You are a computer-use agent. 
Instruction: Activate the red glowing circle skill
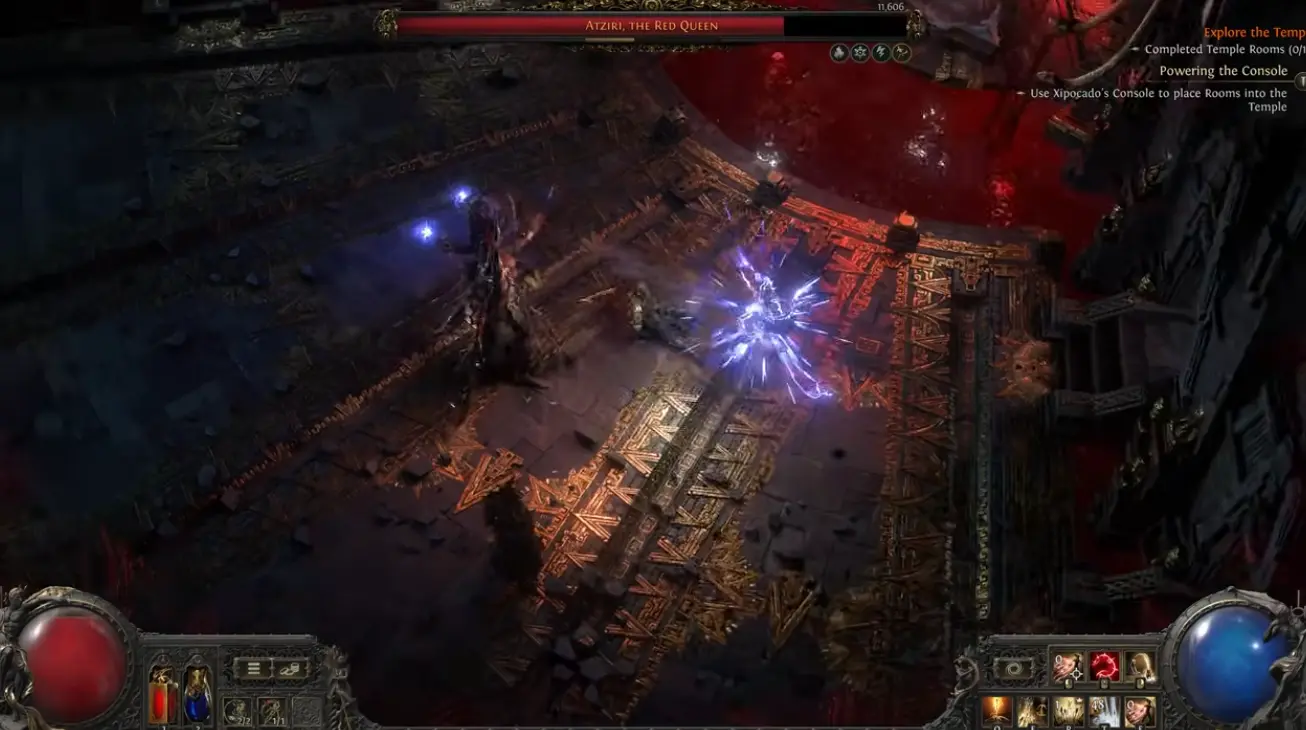pos(1104,666)
